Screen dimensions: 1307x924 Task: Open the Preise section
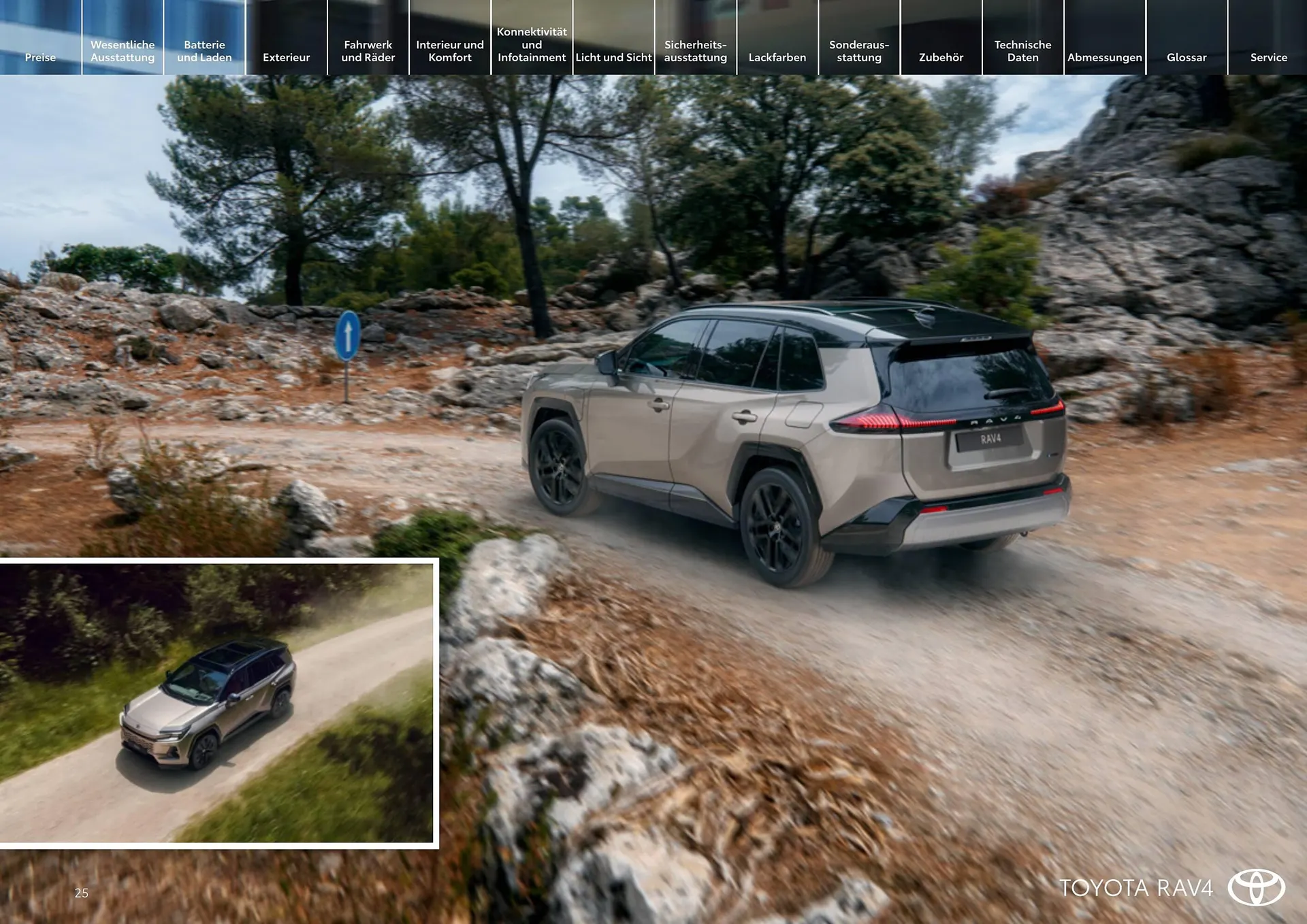(40, 57)
